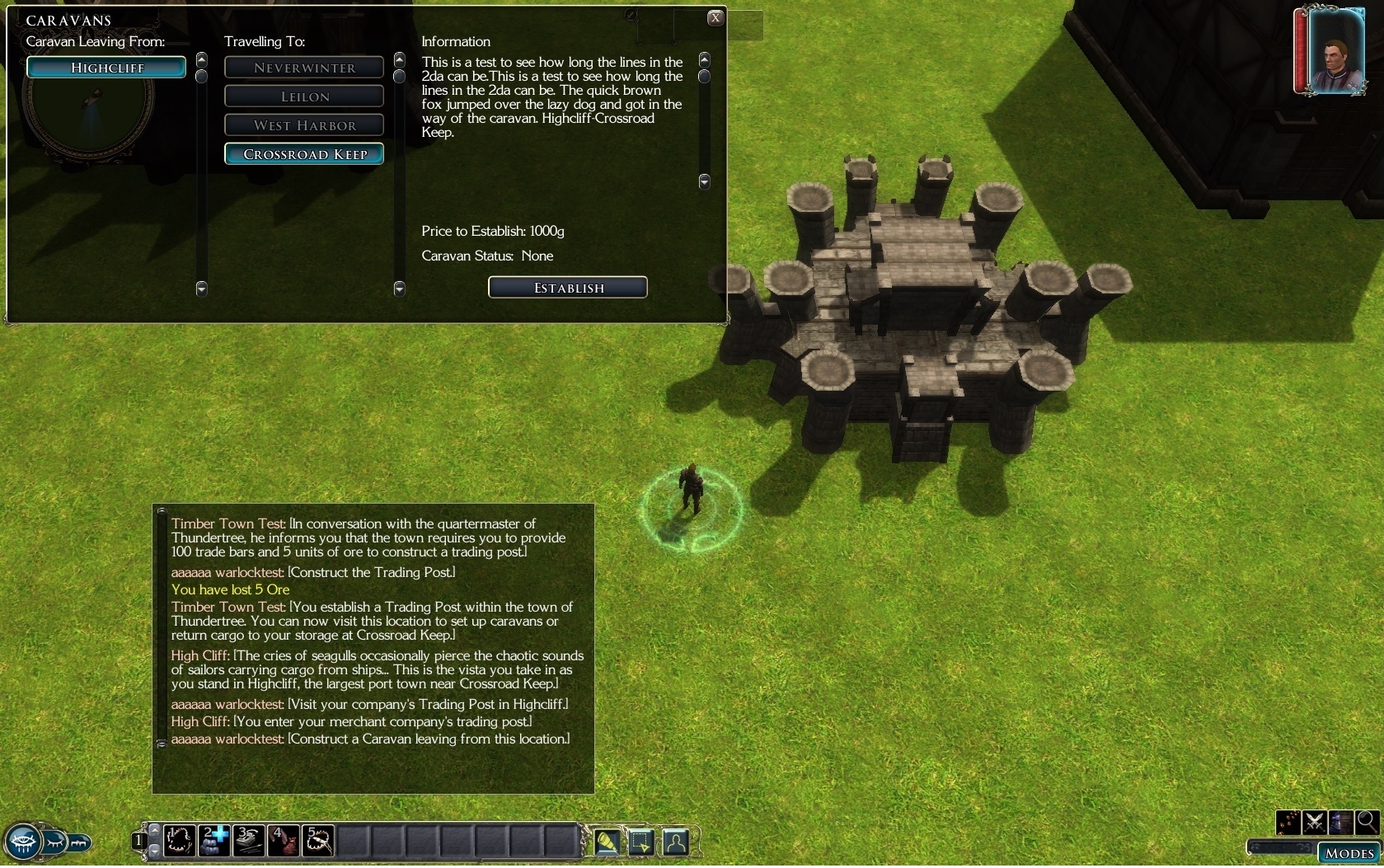Use hotbar slot 4 pouch item
Screen dimensions: 1384x868
284,841
